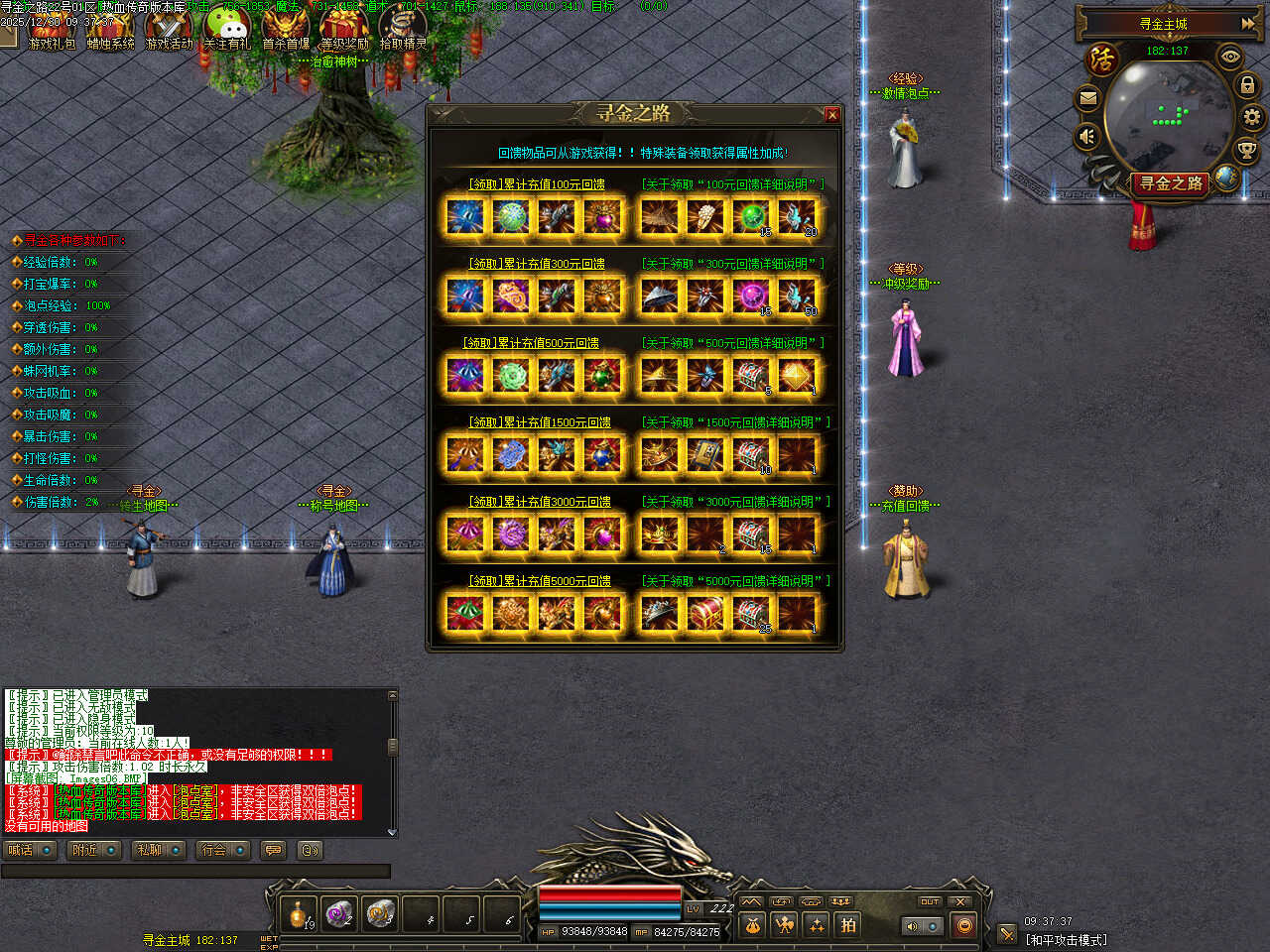Open the 游戏礼包 gift pack icon
This screenshot has width=1270, height=952.
click(51, 28)
